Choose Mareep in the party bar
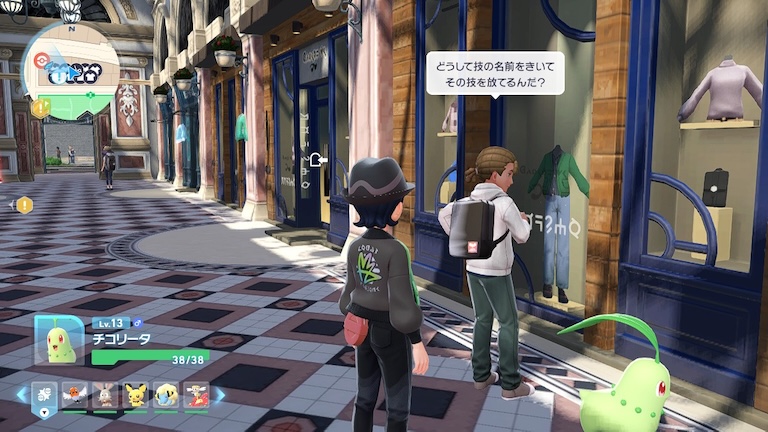The image size is (768, 432). 166,395
